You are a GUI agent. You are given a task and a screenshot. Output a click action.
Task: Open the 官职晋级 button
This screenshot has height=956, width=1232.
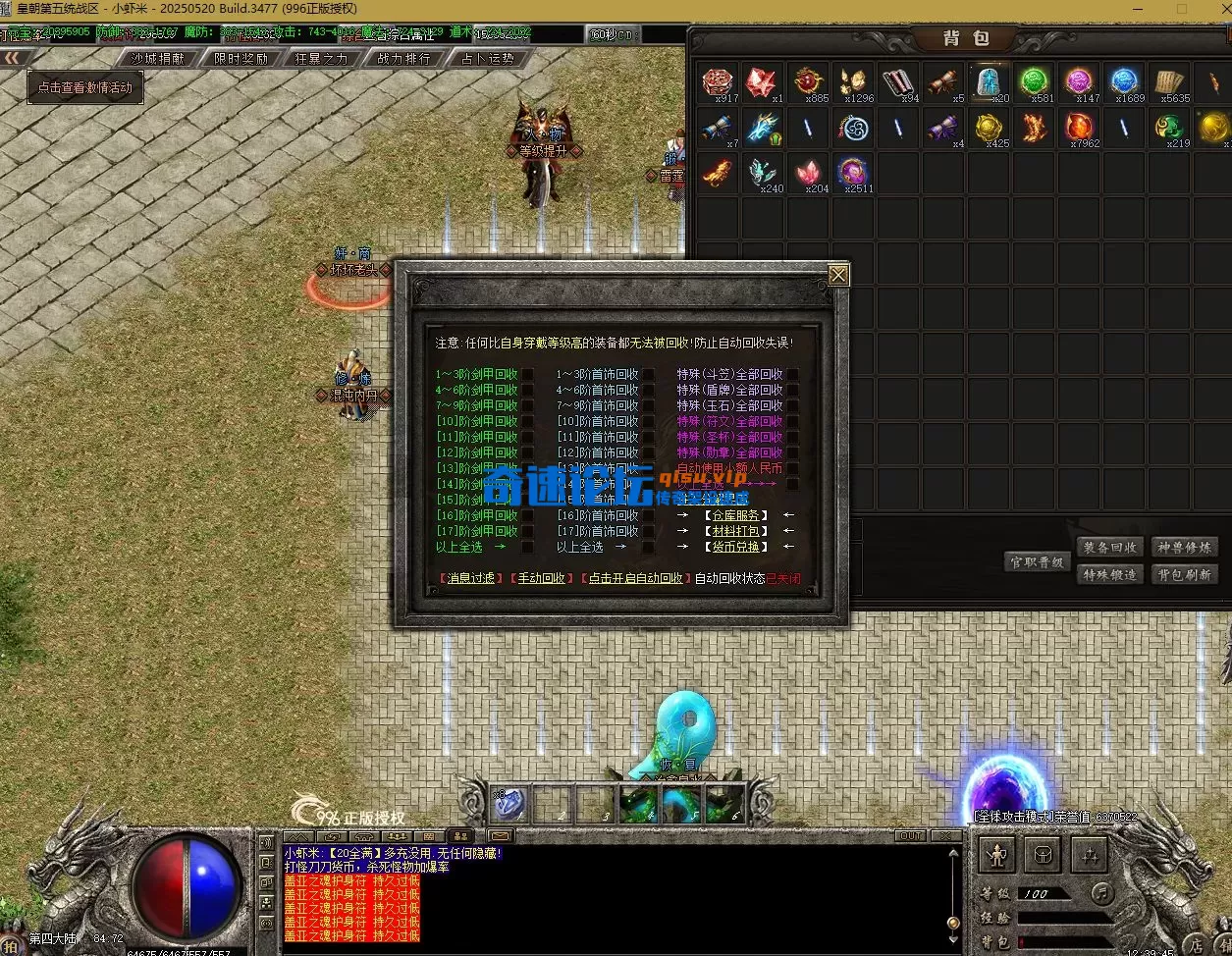click(1038, 562)
